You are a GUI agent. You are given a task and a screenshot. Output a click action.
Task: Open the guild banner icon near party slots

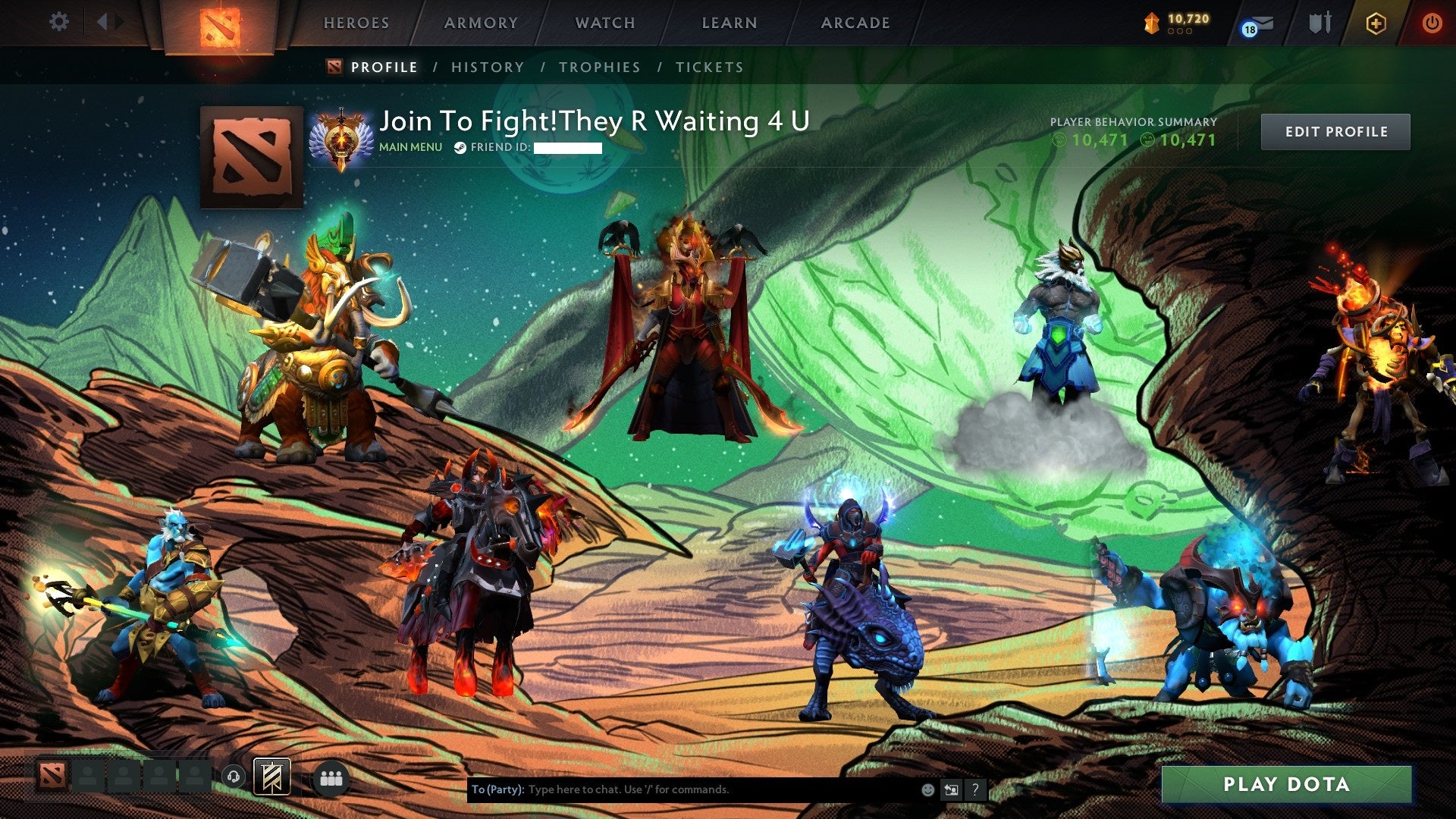point(271,777)
